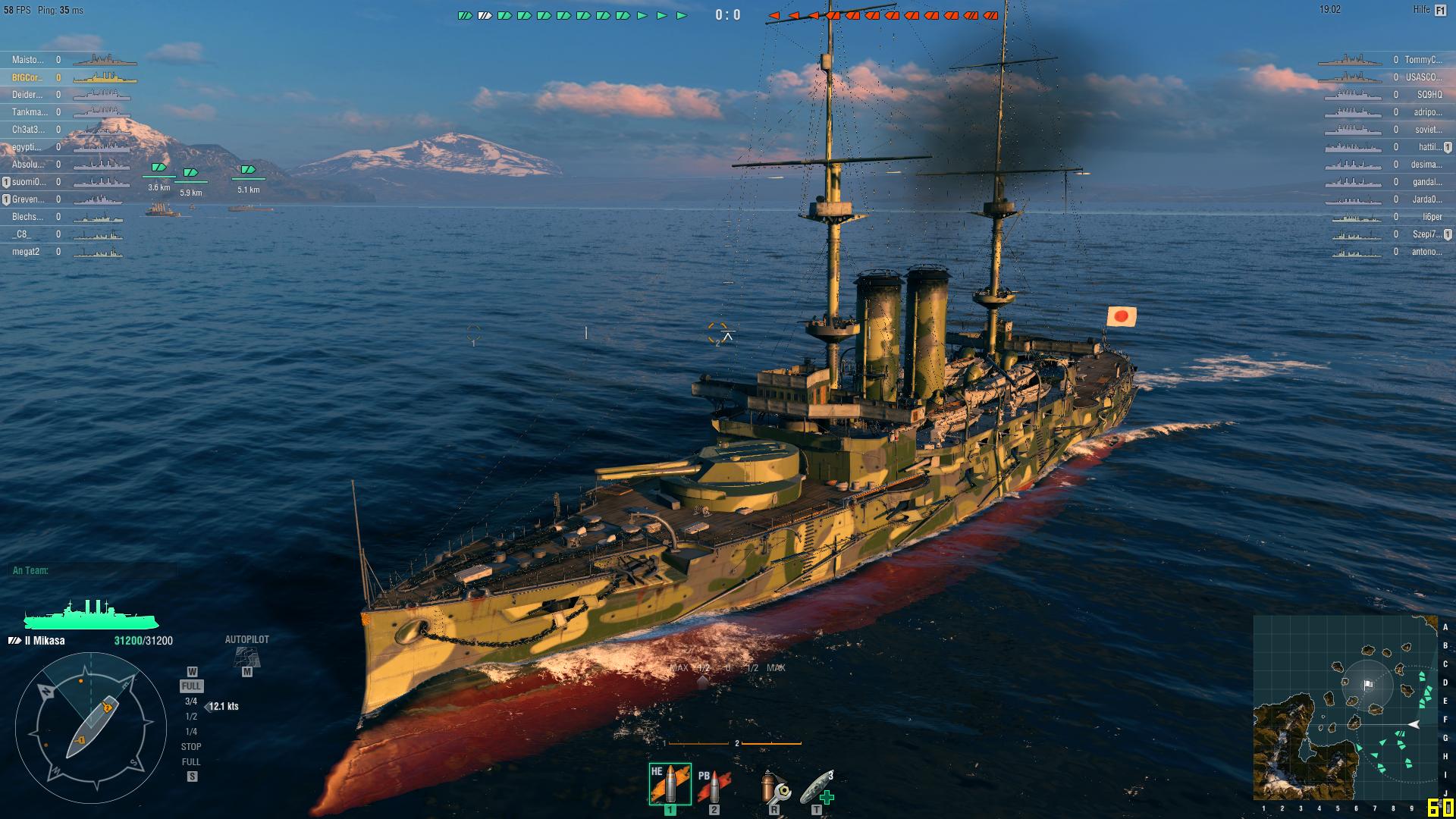Select player BfGCor in the left roster
The width and height of the screenshot is (1456, 819).
click(x=29, y=78)
